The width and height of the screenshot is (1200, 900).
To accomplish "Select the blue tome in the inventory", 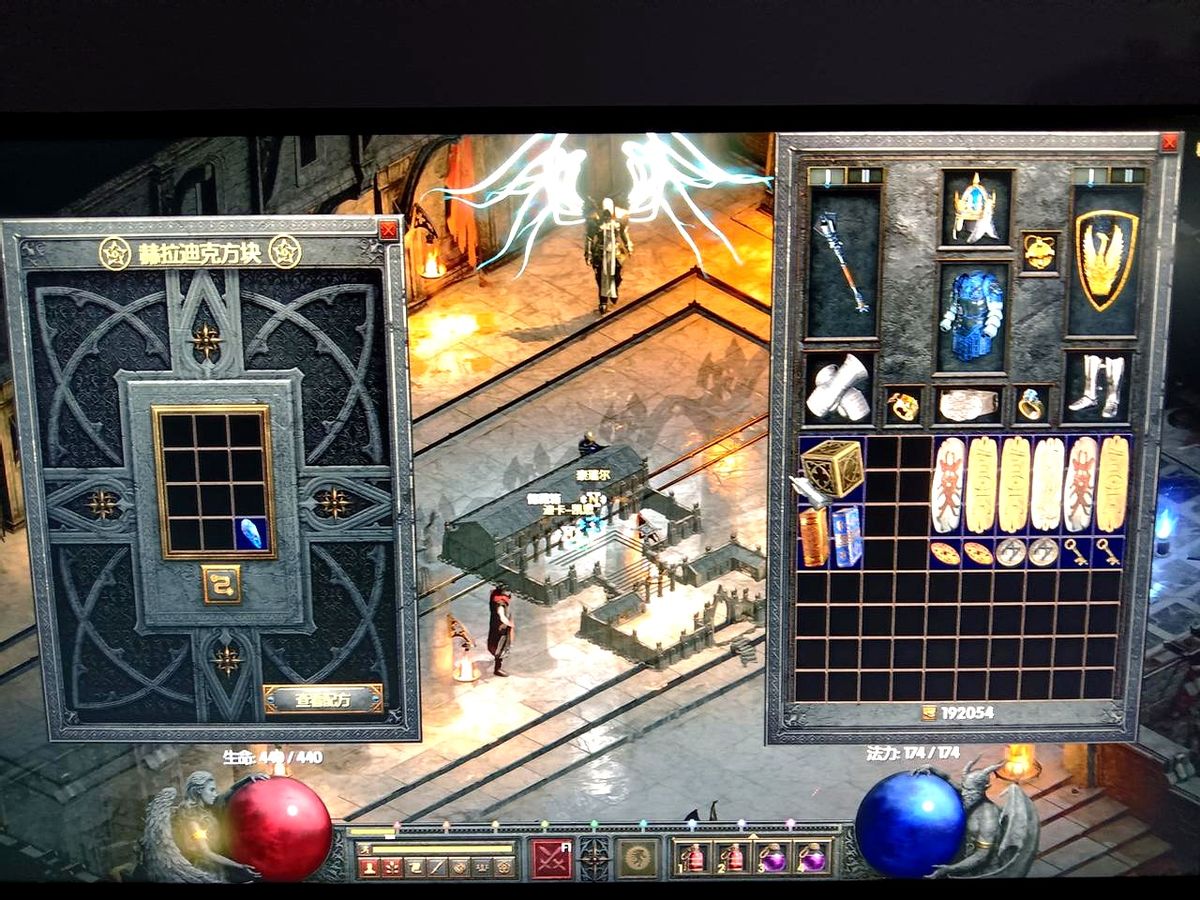I will point(848,536).
